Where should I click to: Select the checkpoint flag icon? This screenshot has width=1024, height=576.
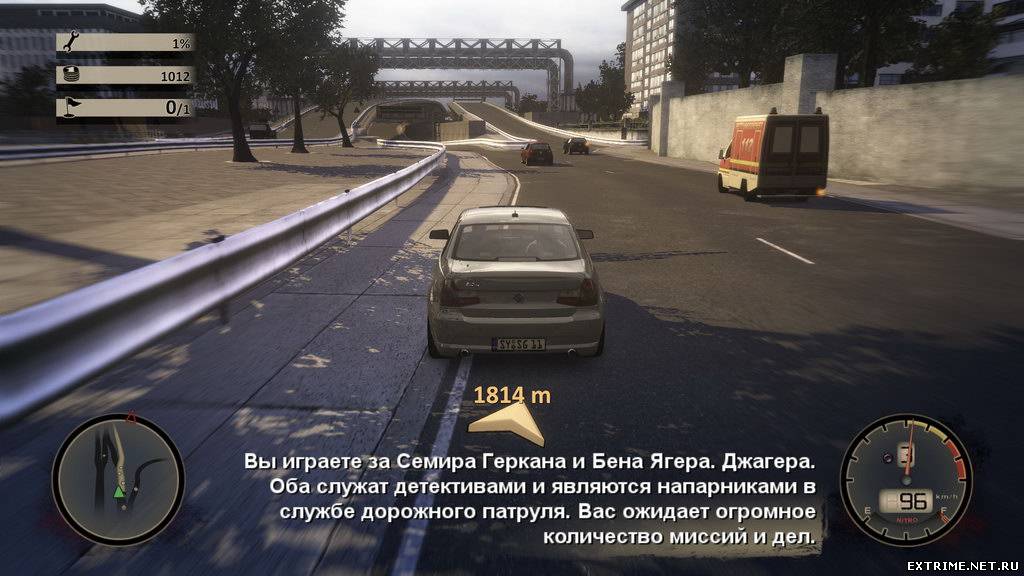point(70,107)
